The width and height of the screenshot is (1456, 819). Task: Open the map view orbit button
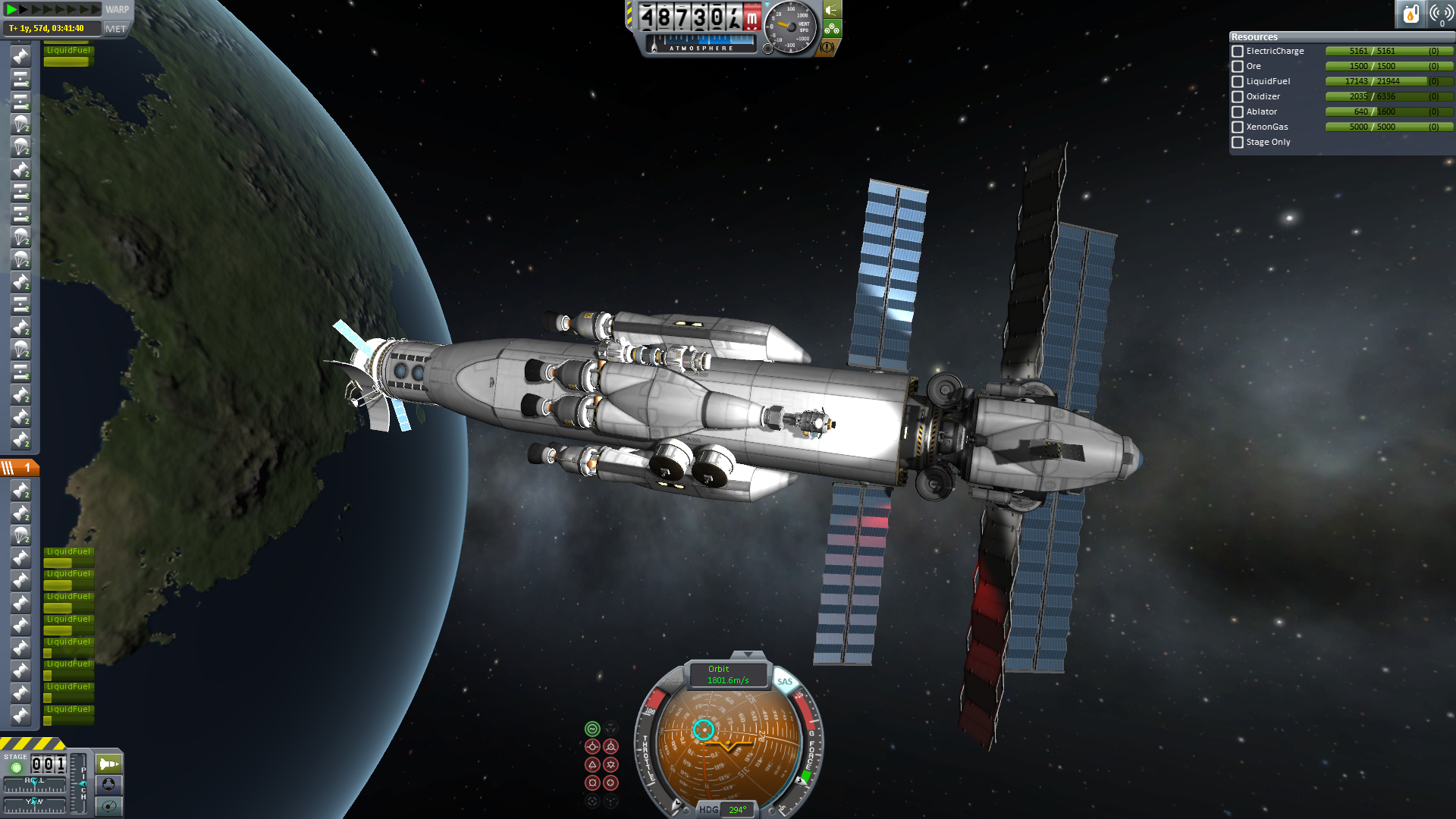pos(109,805)
